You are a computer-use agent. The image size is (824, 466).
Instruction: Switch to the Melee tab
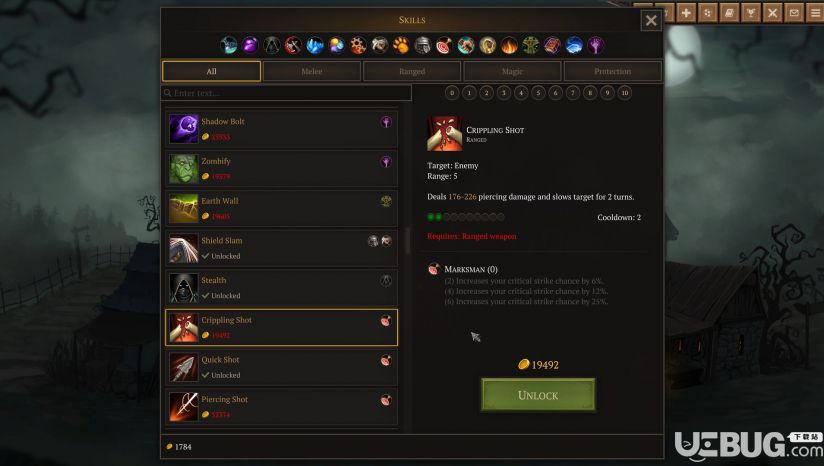click(311, 71)
